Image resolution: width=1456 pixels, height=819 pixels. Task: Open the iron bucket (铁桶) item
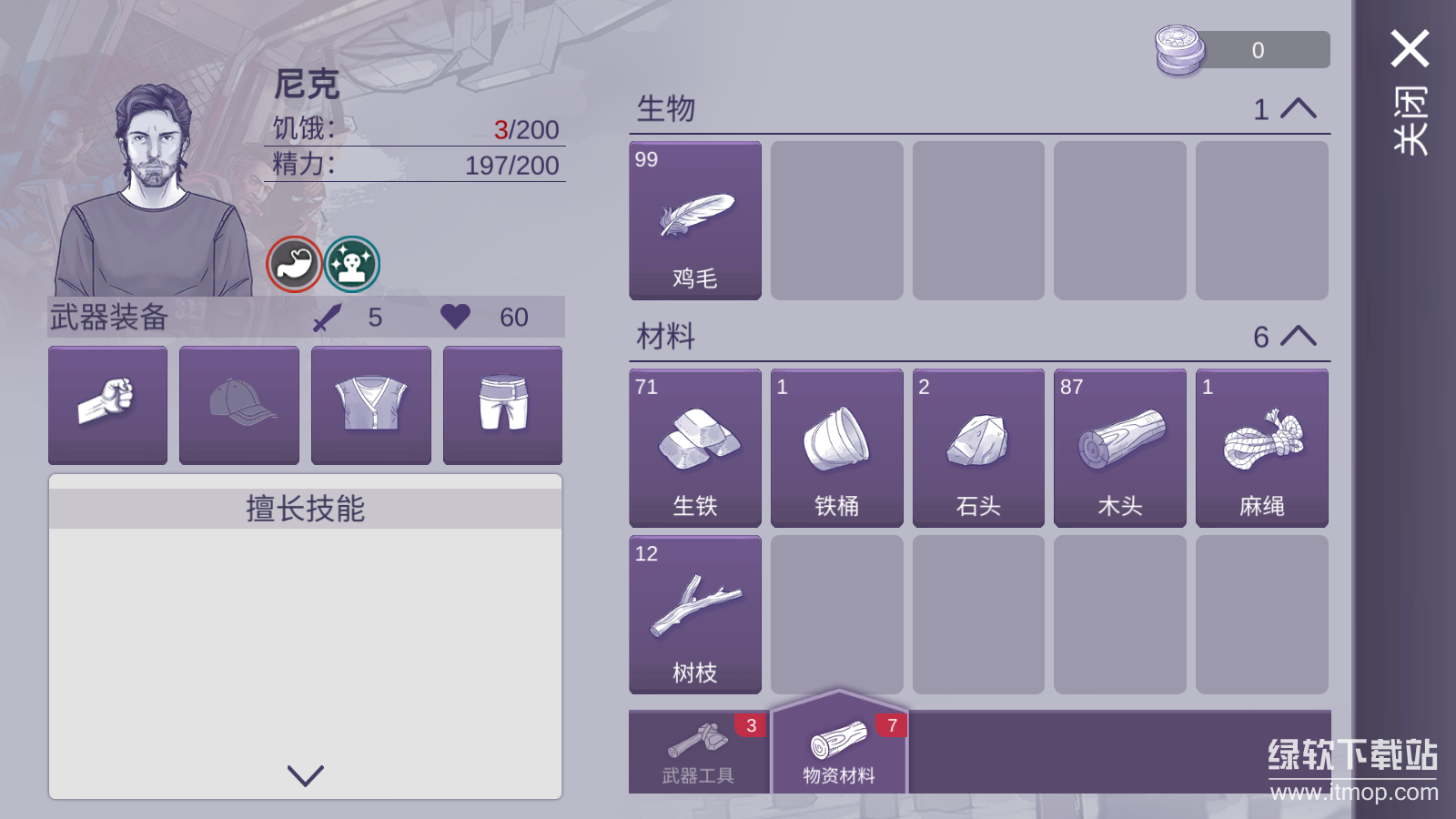click(835, 448)
